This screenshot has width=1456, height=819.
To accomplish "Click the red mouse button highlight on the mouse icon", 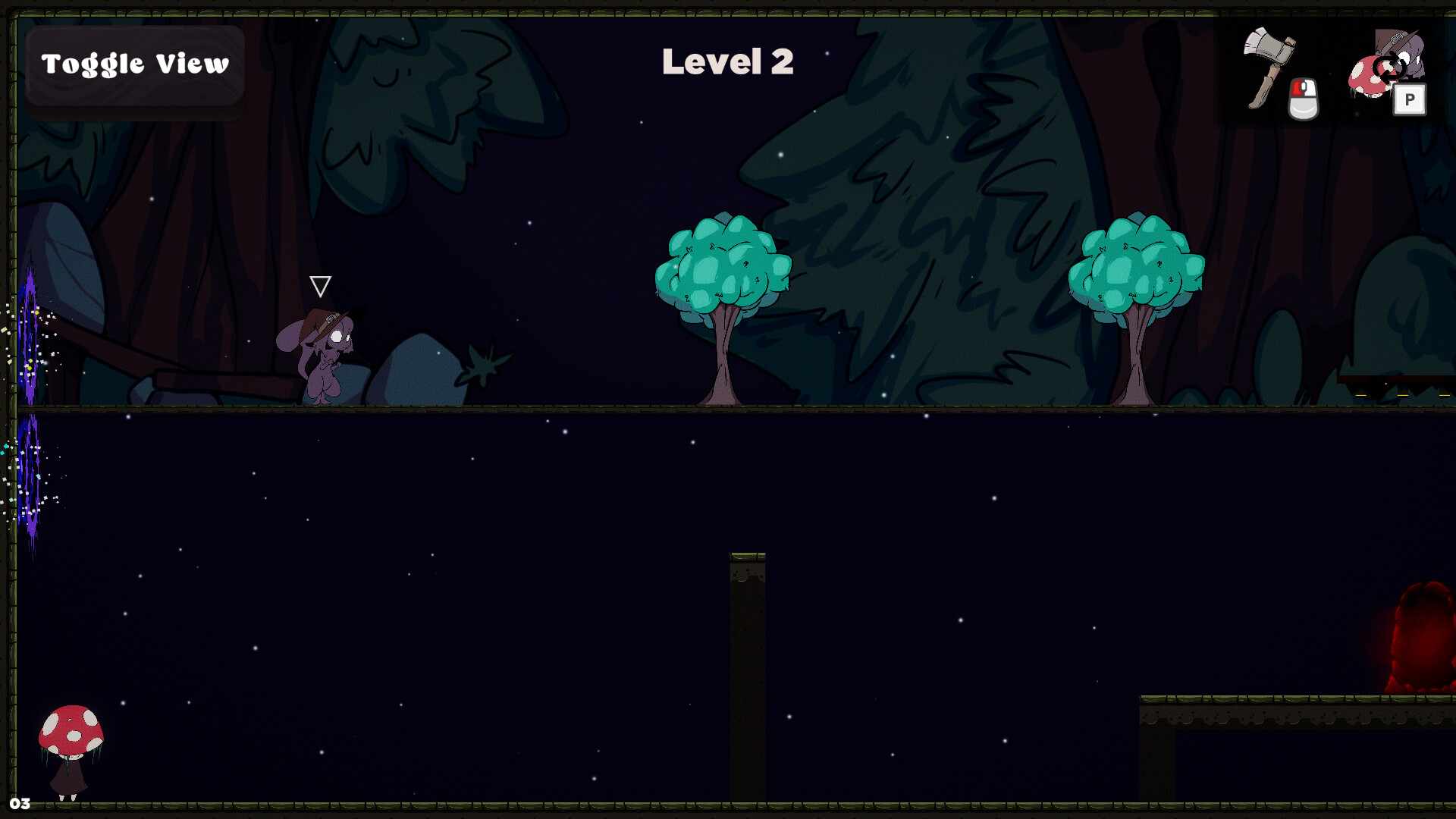I will pyautogui.click(x=1298, y=89).
